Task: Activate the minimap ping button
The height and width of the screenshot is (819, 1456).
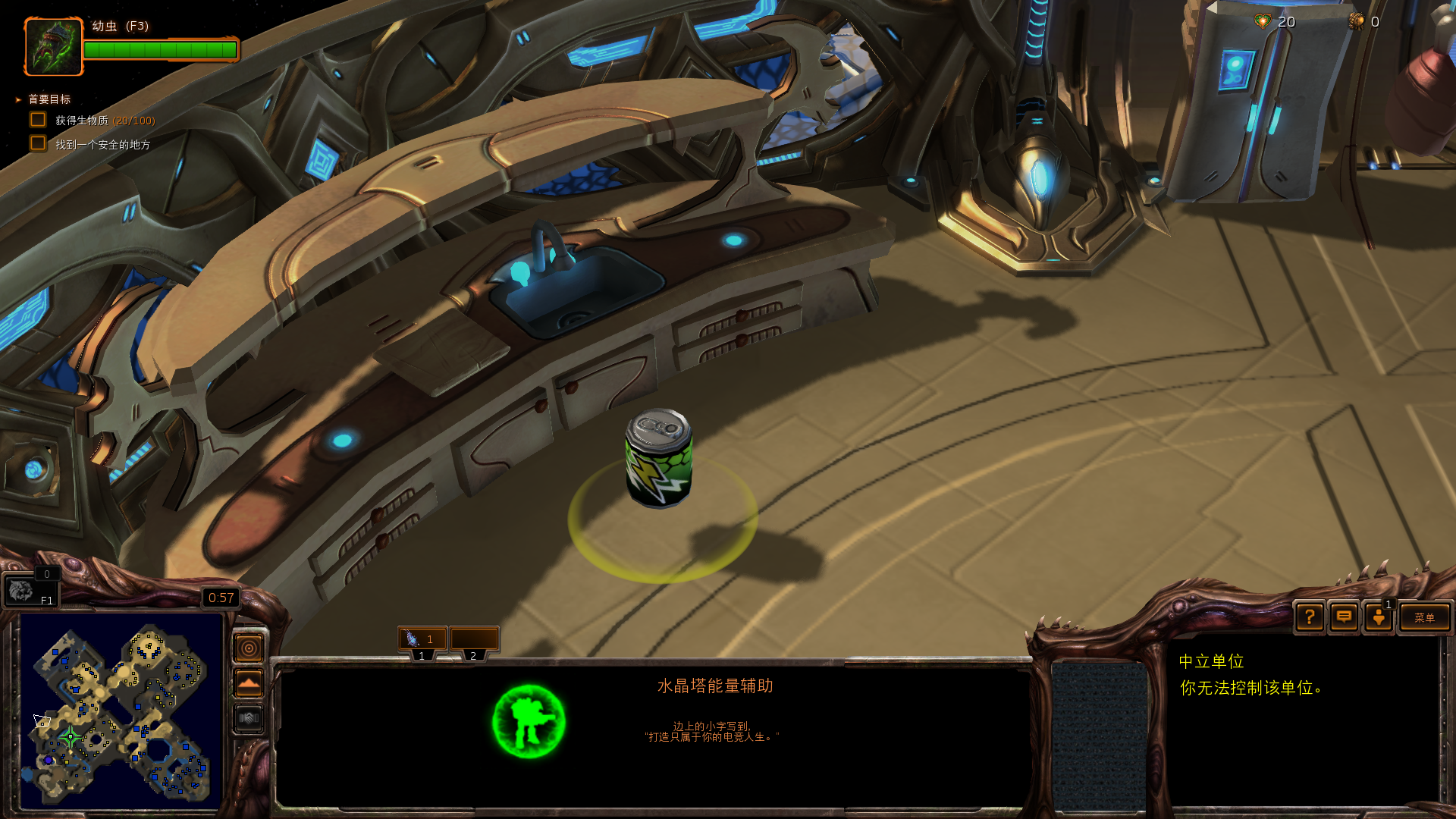Action: [249, 648]
